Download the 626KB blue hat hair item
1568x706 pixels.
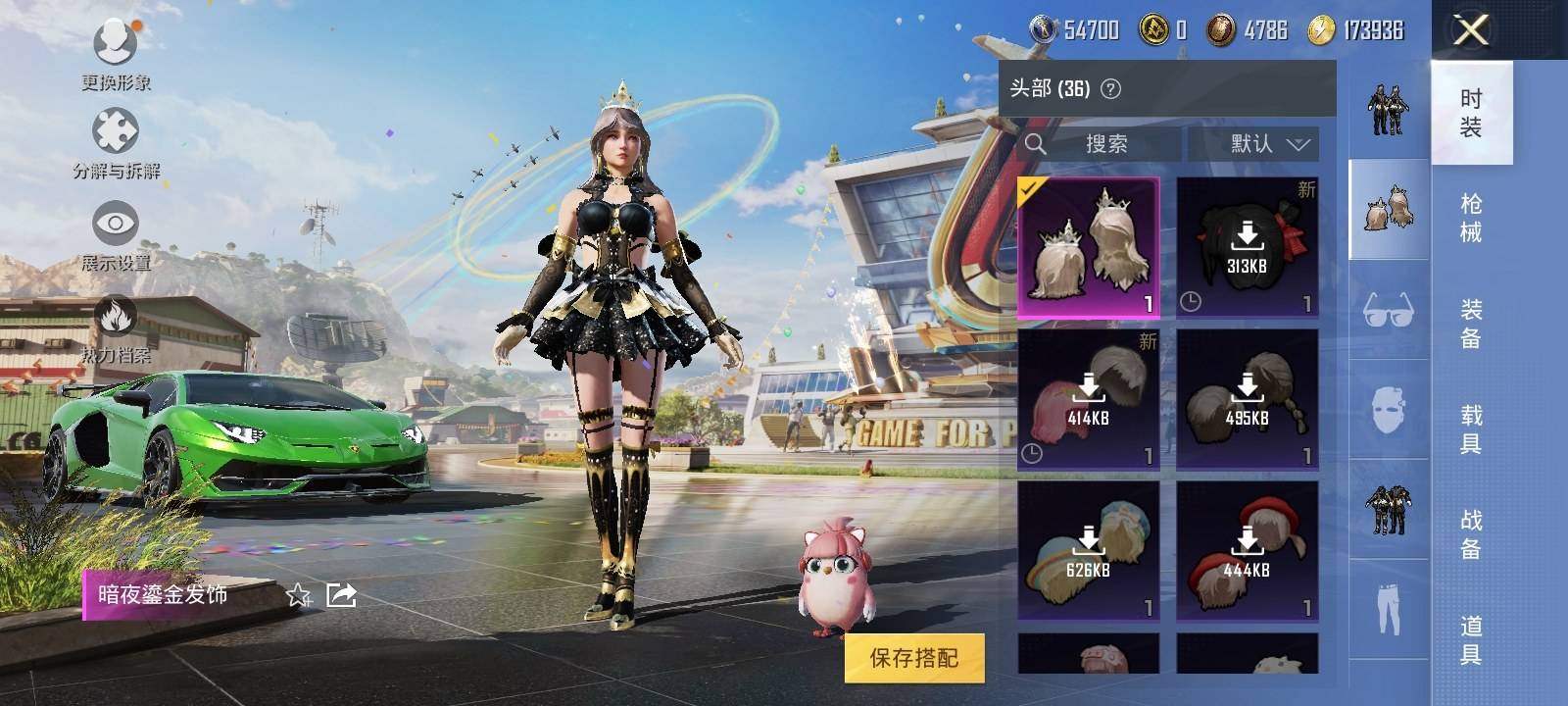(1089, 551)
